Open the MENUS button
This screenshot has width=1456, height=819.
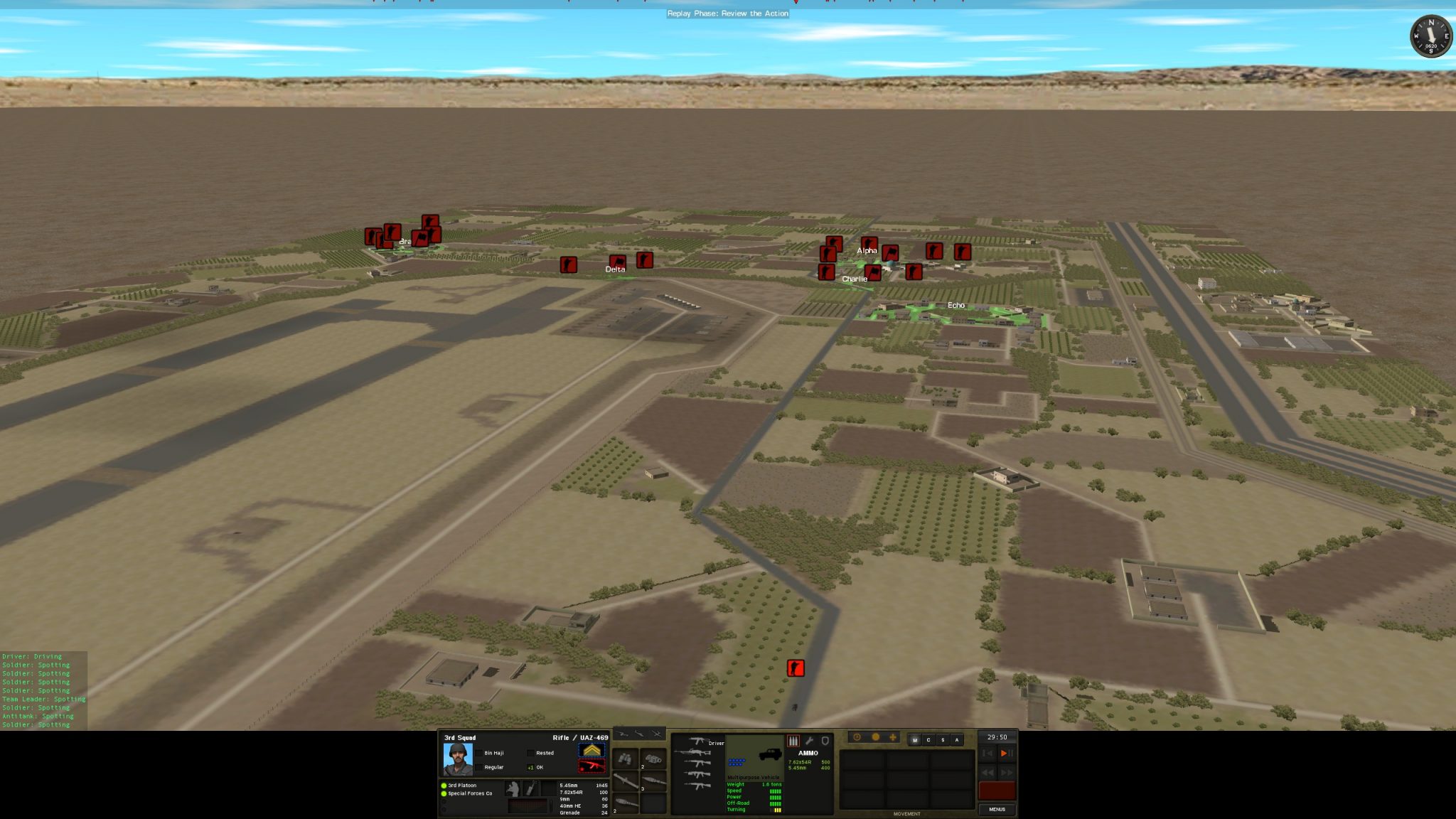(x=997, y=809)
